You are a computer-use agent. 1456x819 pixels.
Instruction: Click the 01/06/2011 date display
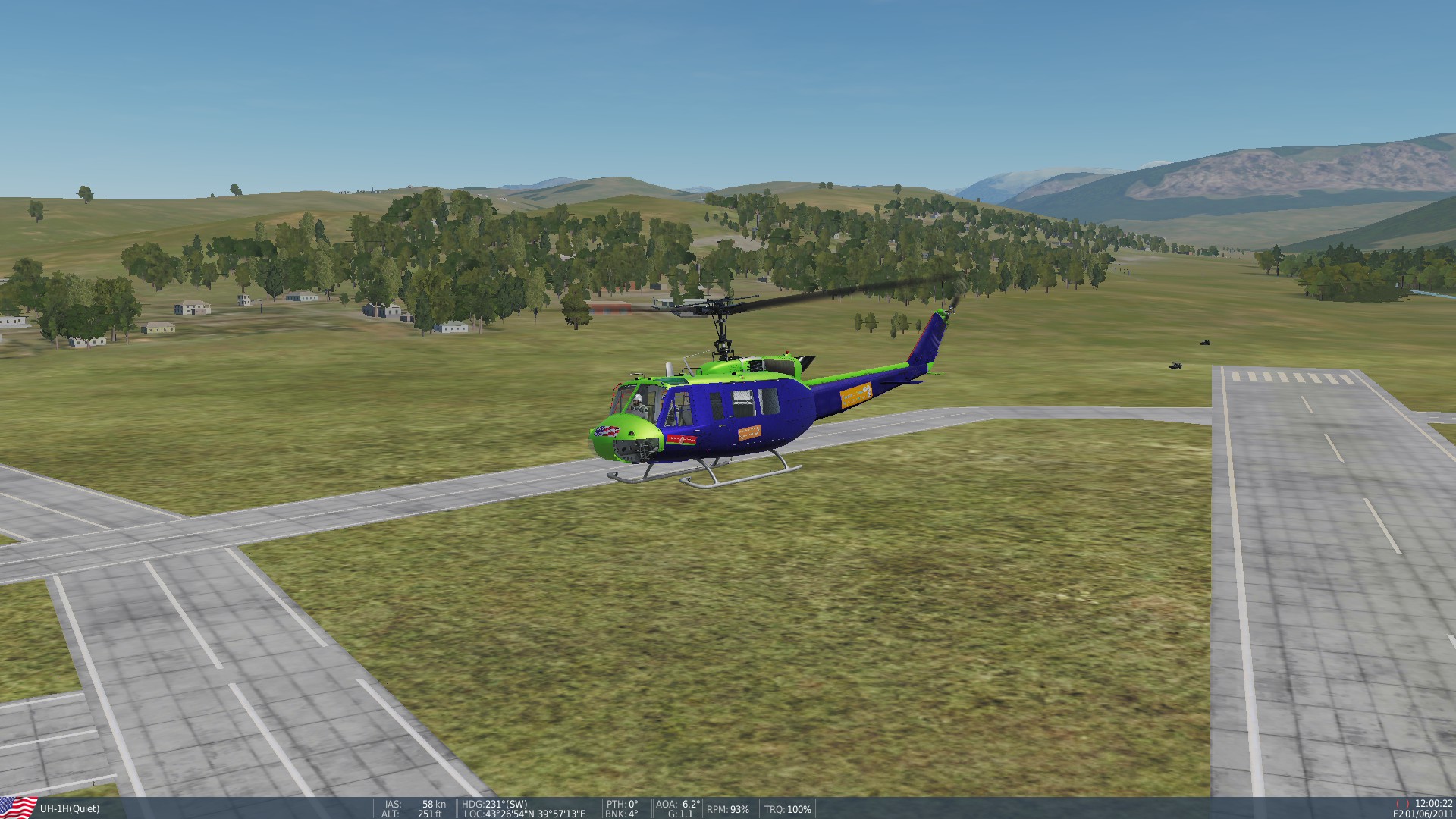(1431, 814)
